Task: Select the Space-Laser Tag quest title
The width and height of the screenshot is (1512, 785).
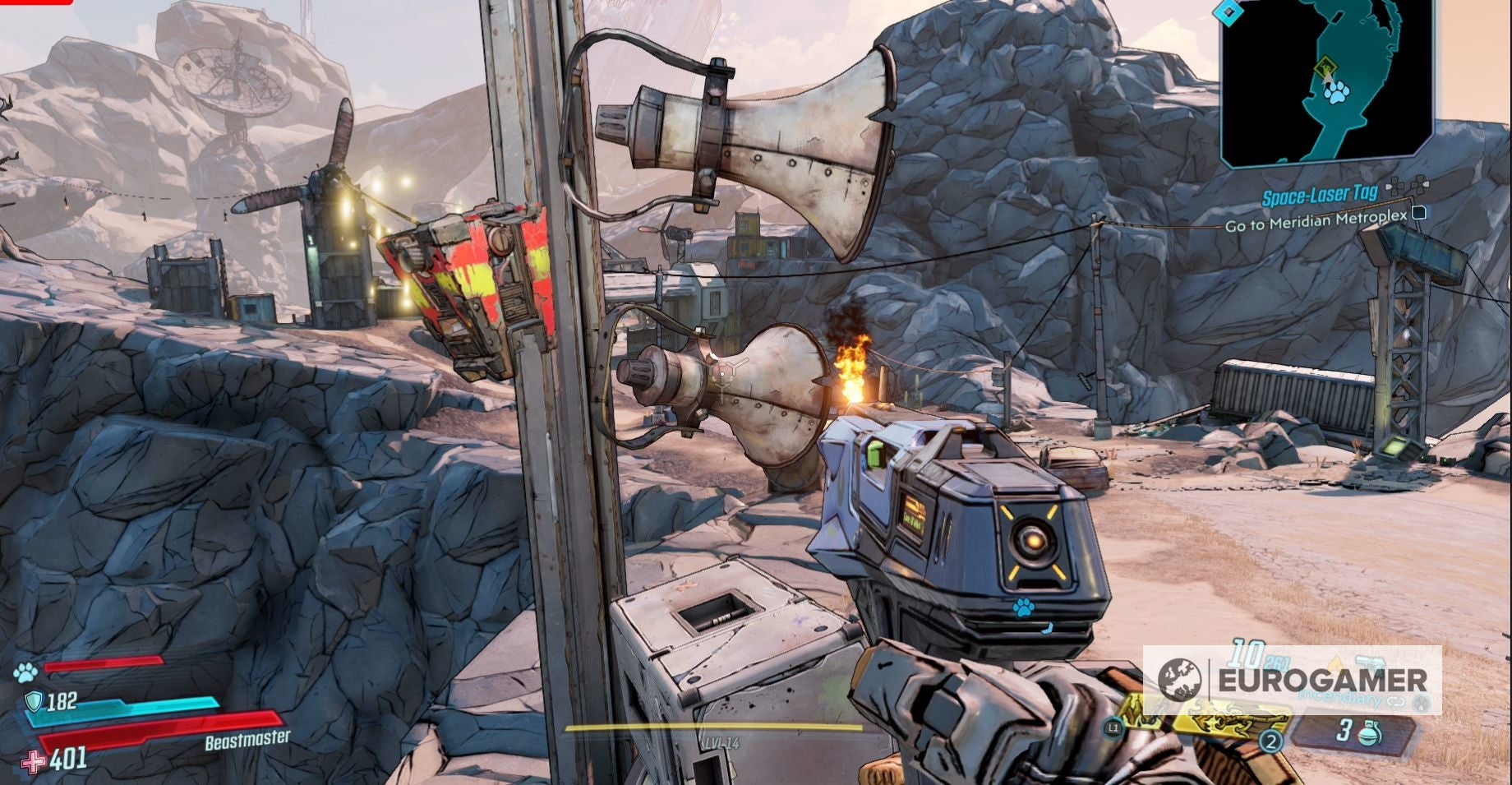Action: pyautogui.click(x=1321, y=194)
